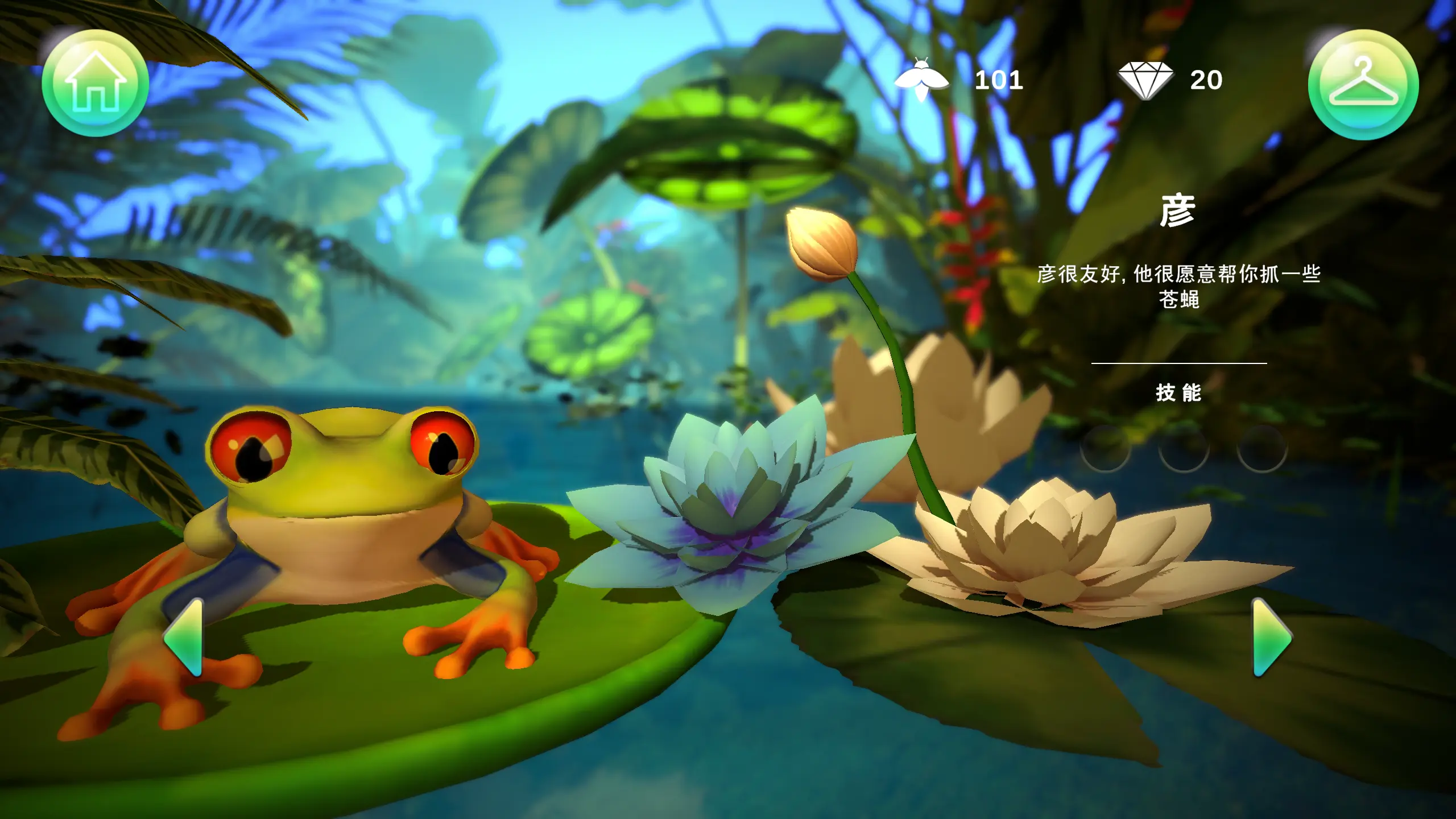Show the next frog with right arrow
Viewport: 1456px width, 819px height.
(1272, 638)
